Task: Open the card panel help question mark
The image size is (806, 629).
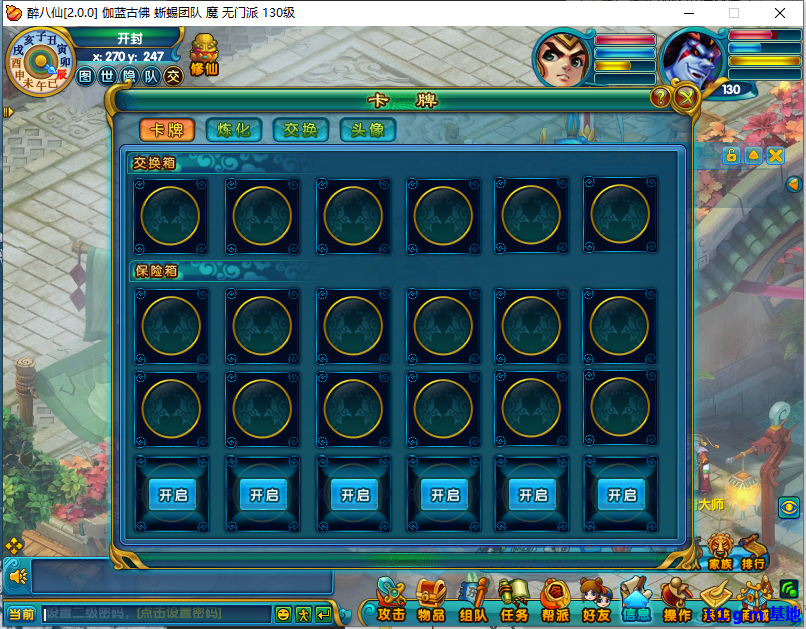Action: click(660, 97)
